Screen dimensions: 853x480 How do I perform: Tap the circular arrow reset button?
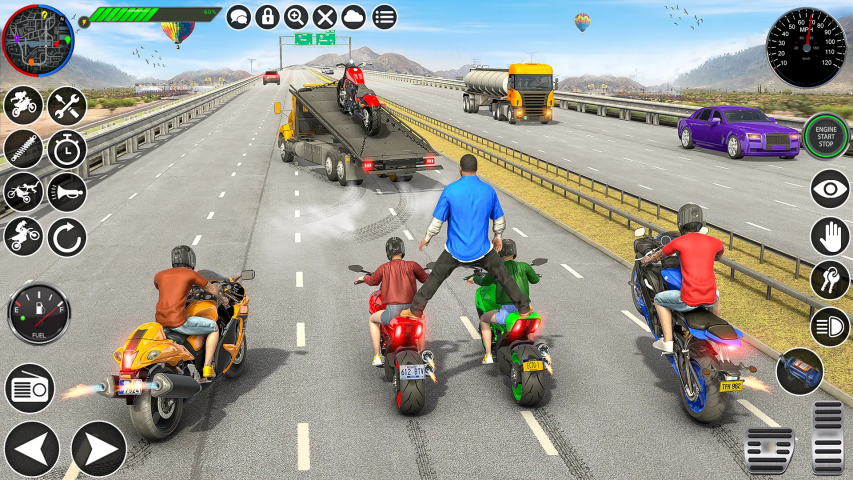(x=67, y=237)
